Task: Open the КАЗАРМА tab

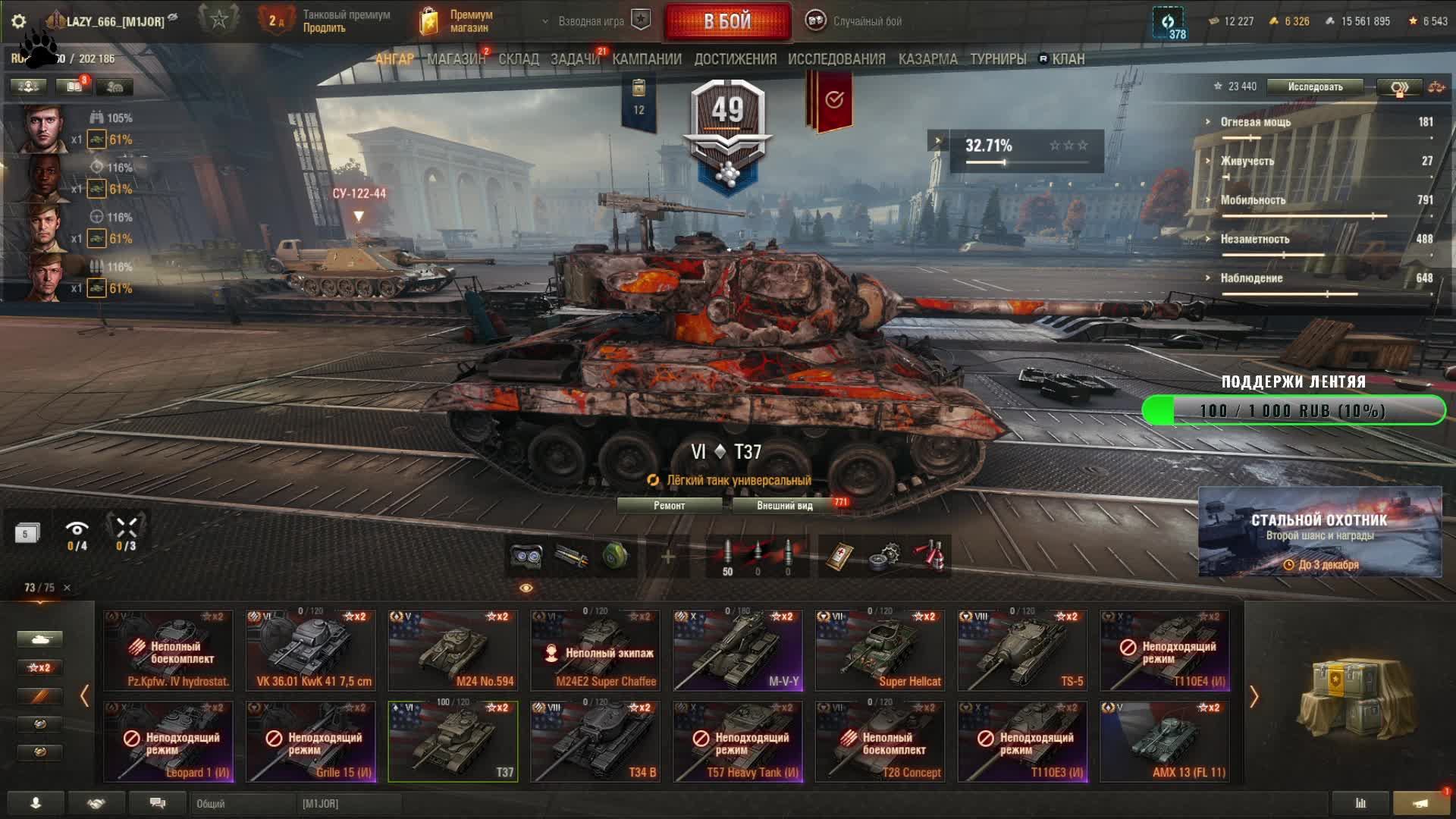Action: (927, 59)
